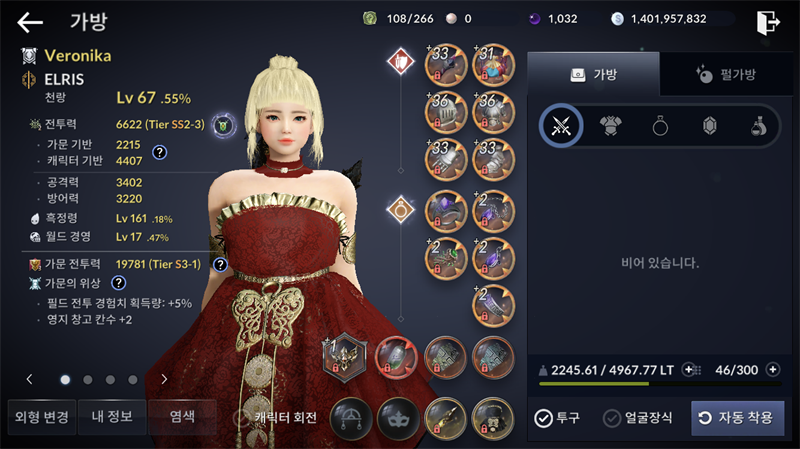Select the umbrella equipment slot

[x=352, y=418]
